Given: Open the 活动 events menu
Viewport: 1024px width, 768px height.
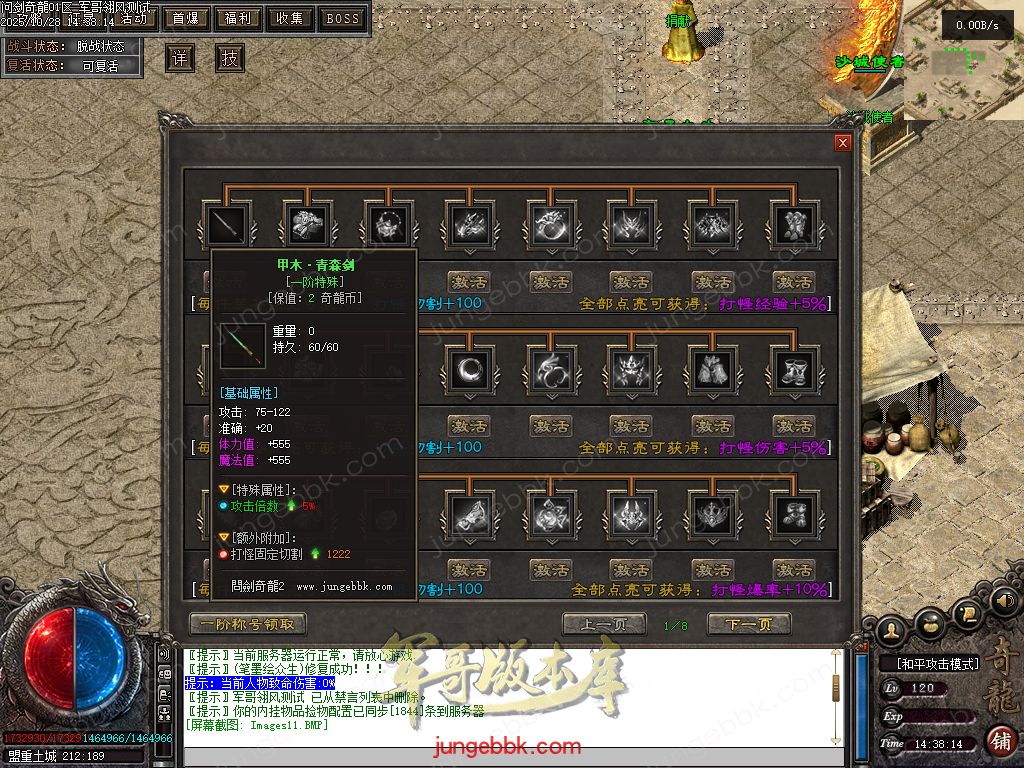Looking at the screenshot, I should (132, 18).
